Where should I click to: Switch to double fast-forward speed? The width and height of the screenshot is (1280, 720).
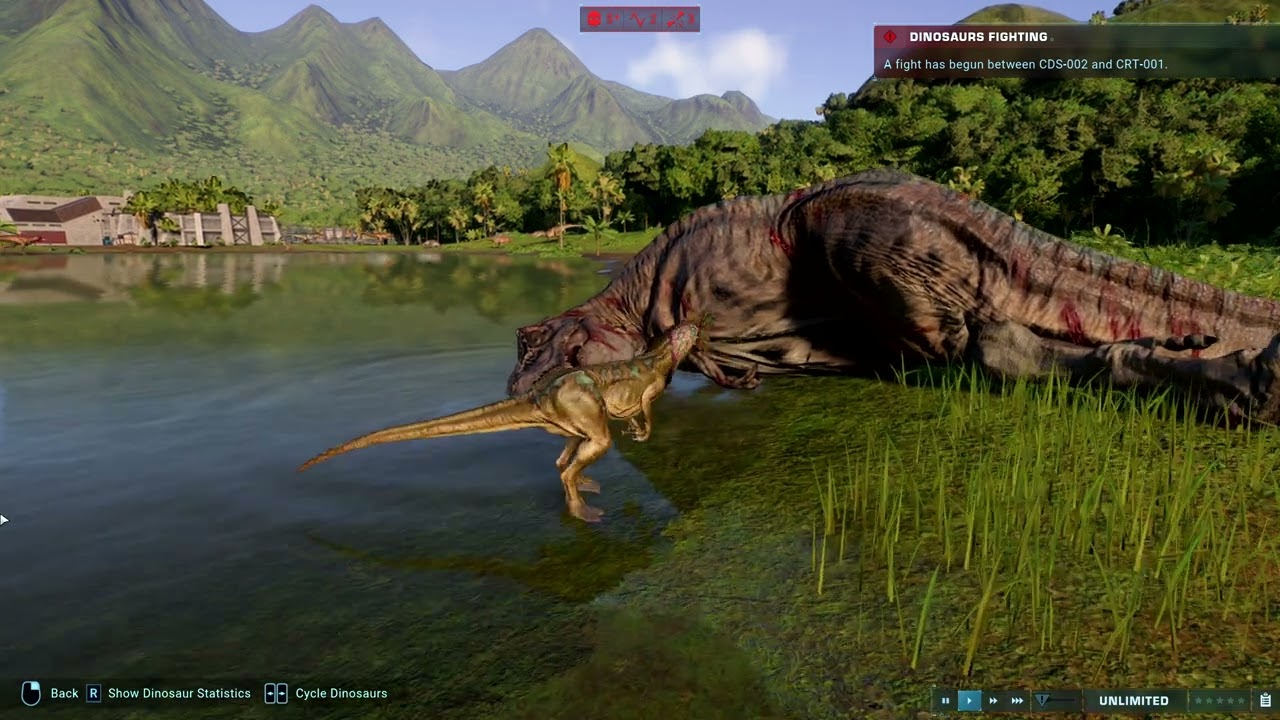pos(993,701)
